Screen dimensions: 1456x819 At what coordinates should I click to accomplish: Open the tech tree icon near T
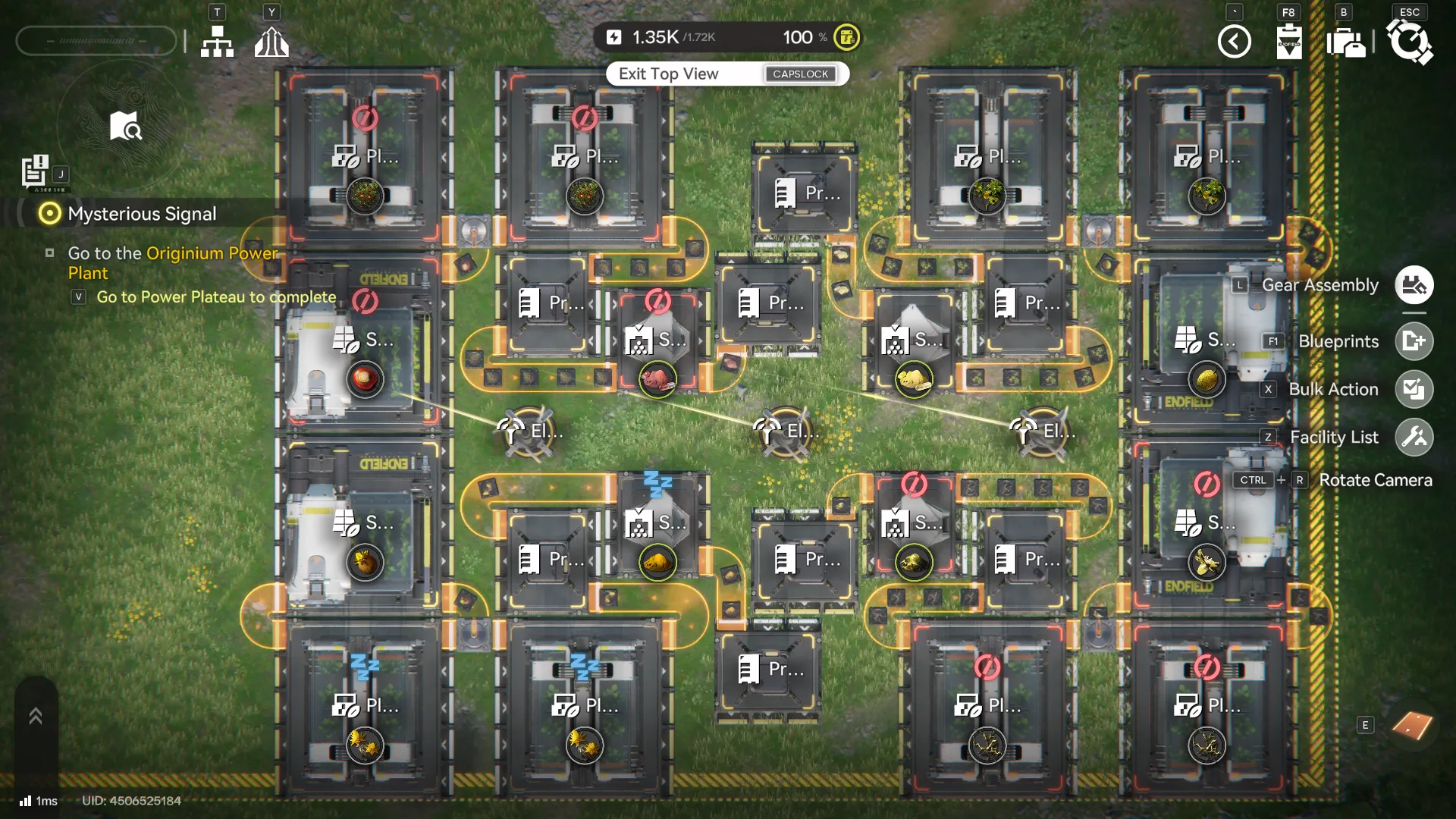217,42
